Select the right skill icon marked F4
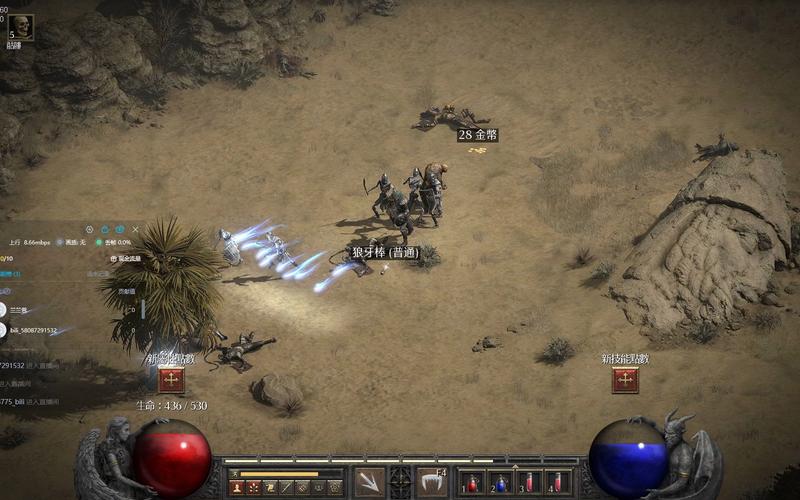This screenshot has width=800, height=500. [x=432, y=481]
